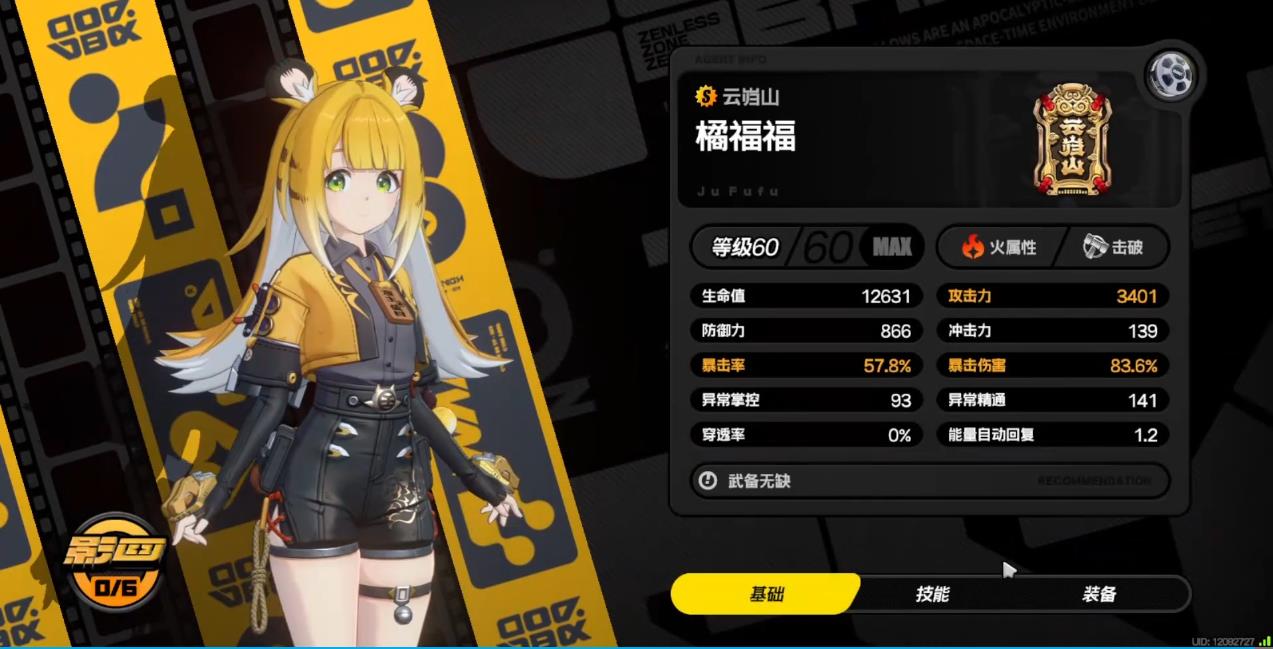Select the 生命值 stat row
This screenshot has width=1273, height=649.
806,296
